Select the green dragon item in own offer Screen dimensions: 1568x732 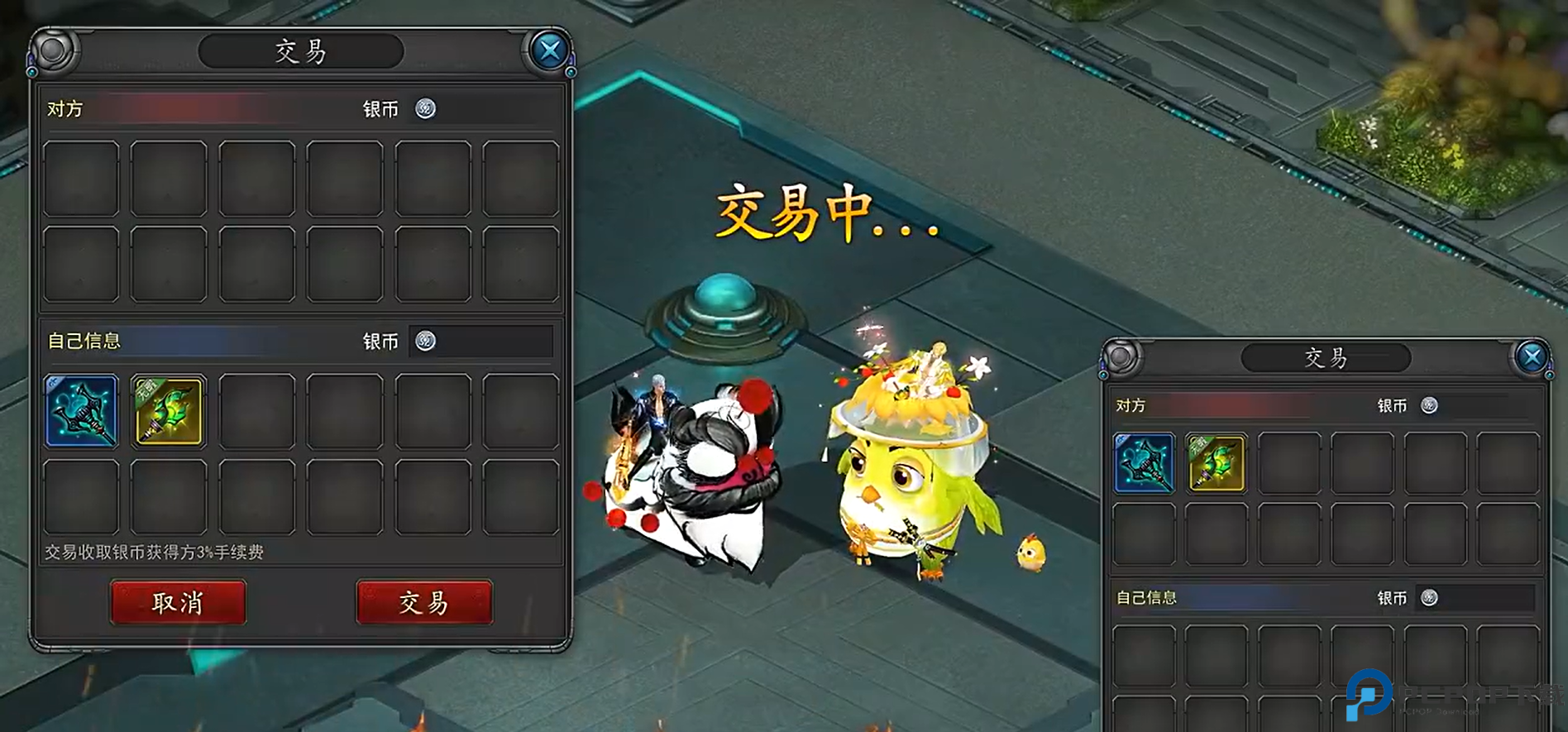(x=168, y=411)
